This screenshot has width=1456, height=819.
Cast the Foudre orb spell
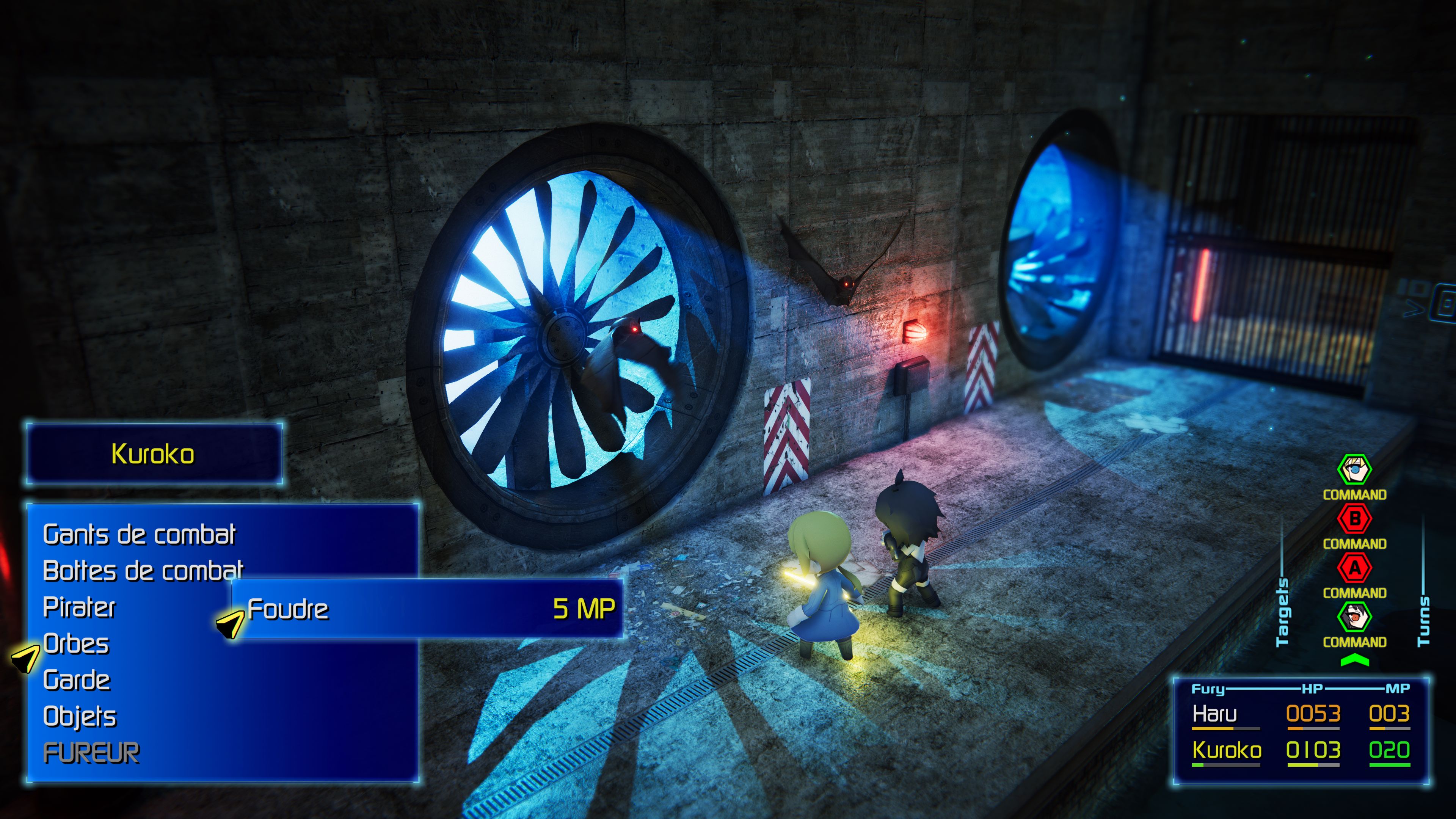(288, 609)
